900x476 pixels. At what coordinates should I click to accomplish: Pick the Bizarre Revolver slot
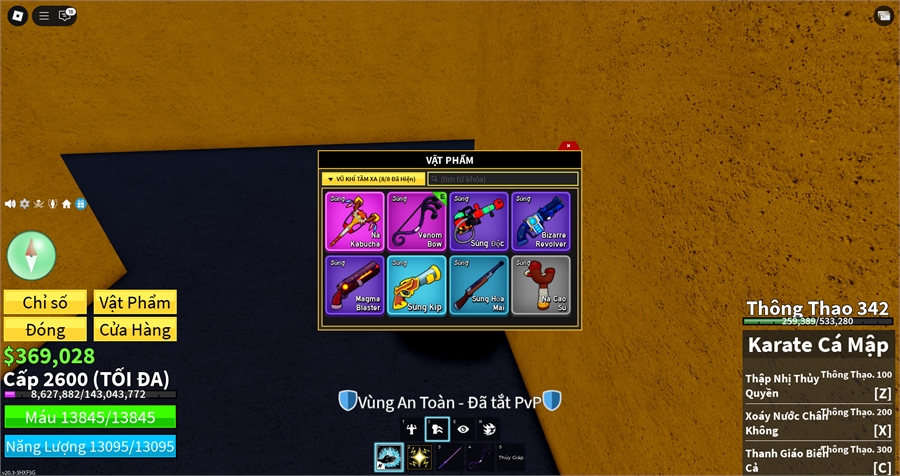pos(541,221)
